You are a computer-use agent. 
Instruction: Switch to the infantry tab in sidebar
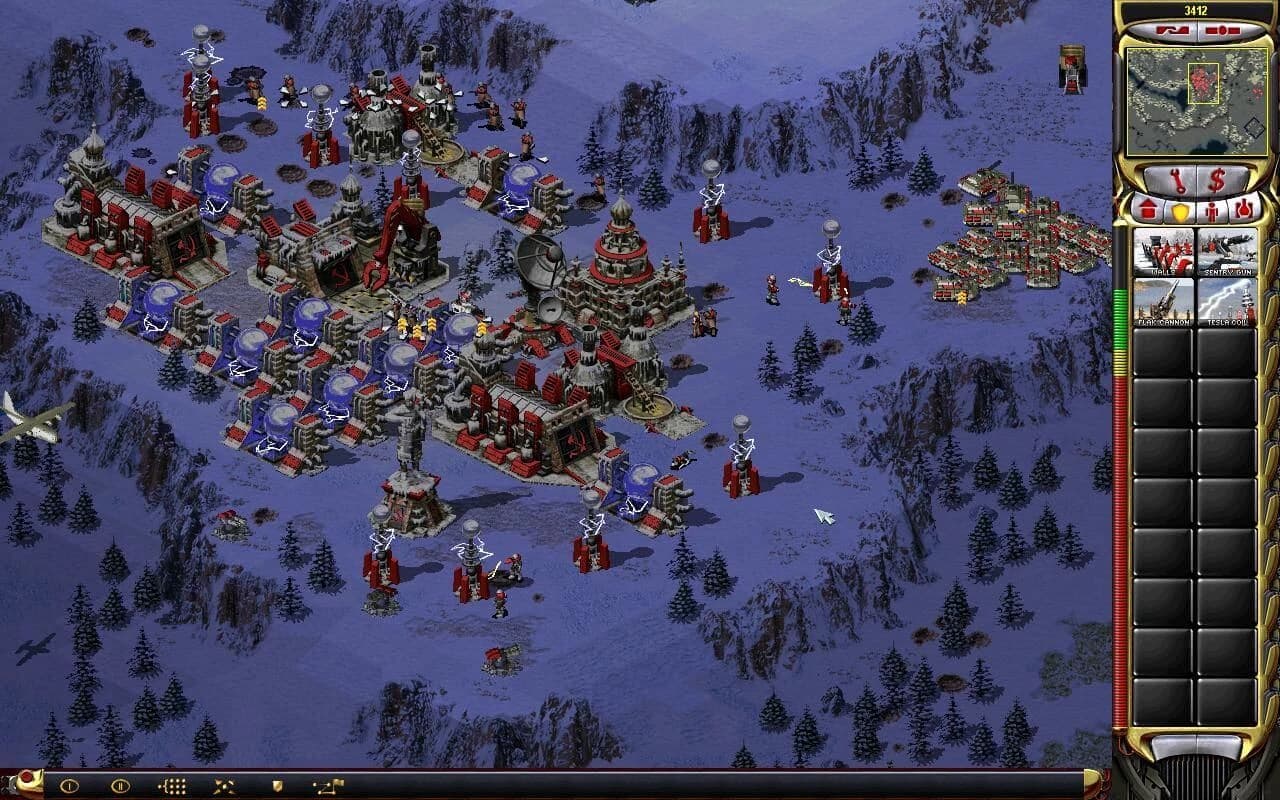click(1211, 210)
